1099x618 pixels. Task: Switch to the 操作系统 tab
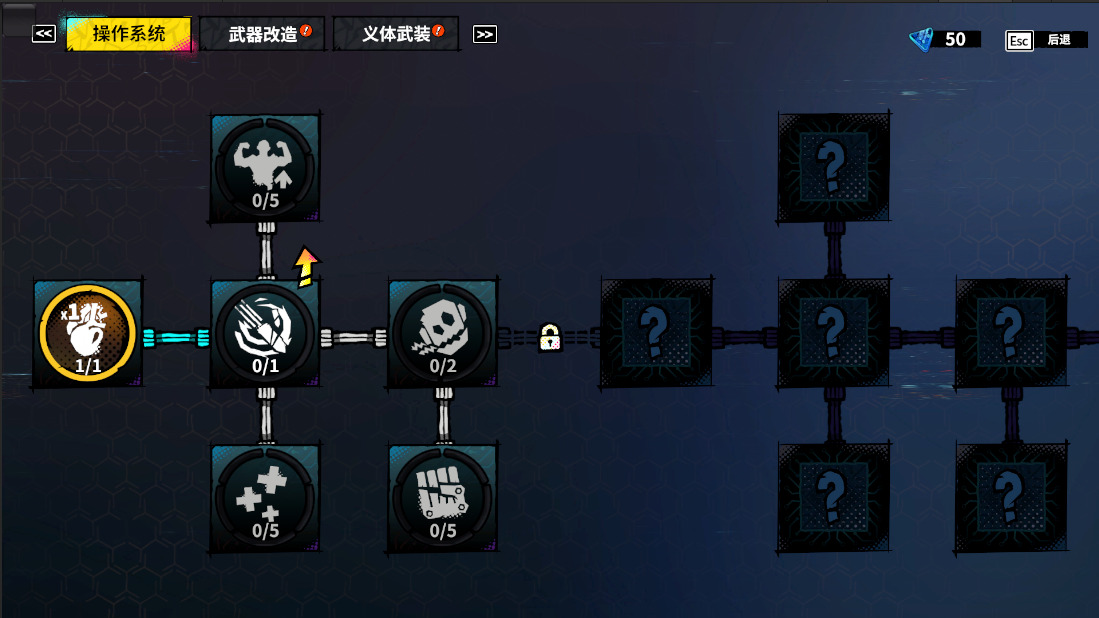(129, 34)
